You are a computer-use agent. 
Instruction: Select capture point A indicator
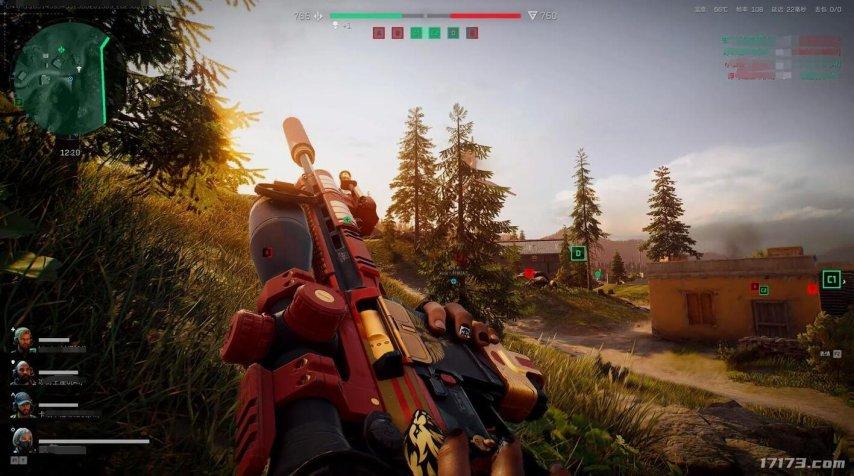point(378,33)
